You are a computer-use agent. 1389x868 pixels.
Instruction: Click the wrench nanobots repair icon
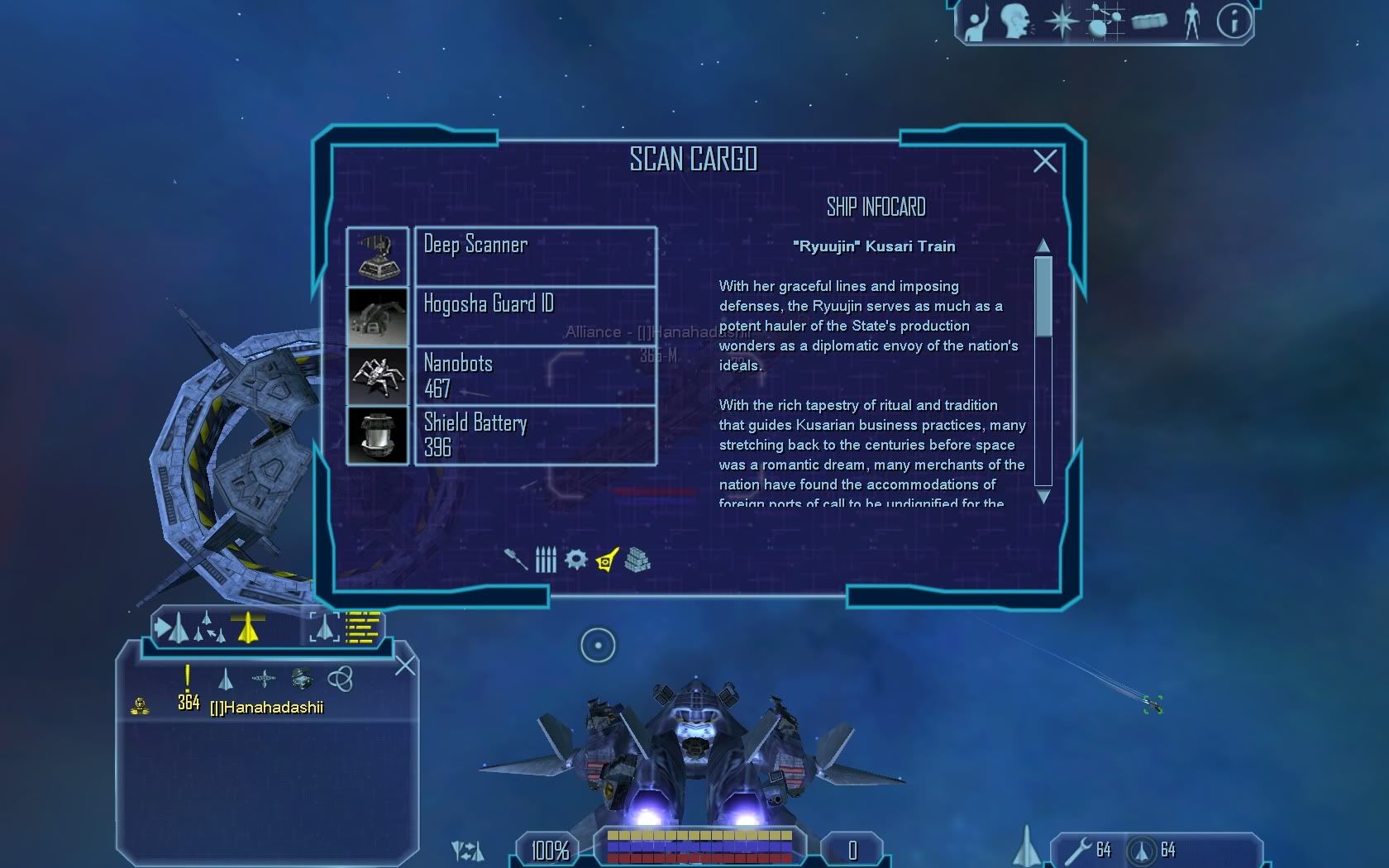pos(1078,850)
